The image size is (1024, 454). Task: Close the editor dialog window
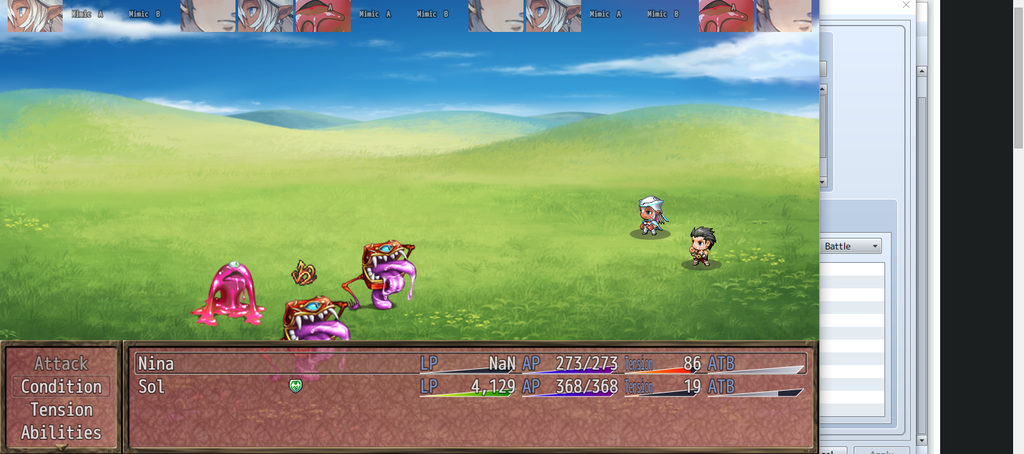[x=907, y=6]
